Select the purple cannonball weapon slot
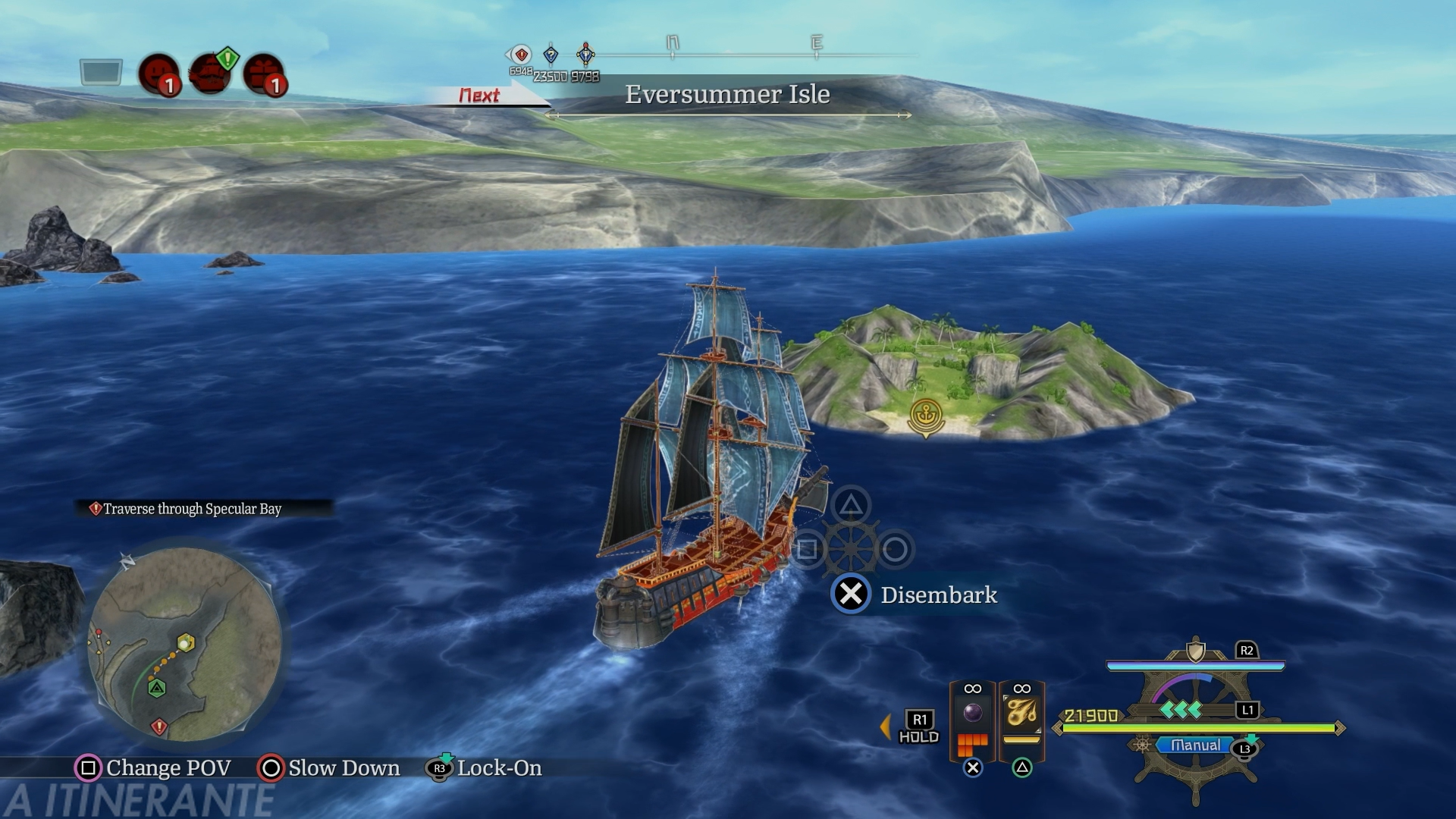1456x819 pixels. [x=972, y=714]
